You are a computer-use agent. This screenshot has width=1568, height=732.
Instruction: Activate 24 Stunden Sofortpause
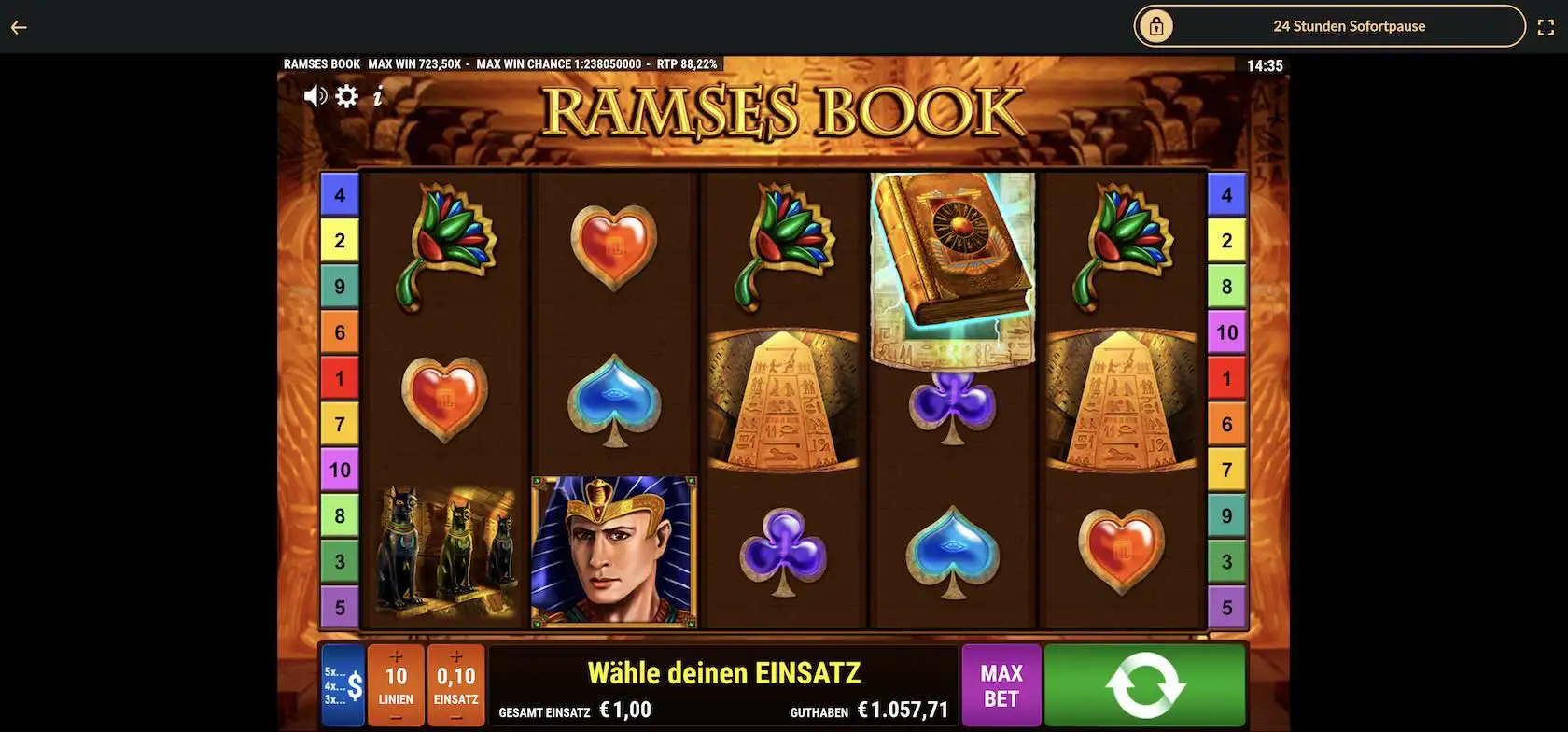pyautogui.click(x=1349, y=26)
